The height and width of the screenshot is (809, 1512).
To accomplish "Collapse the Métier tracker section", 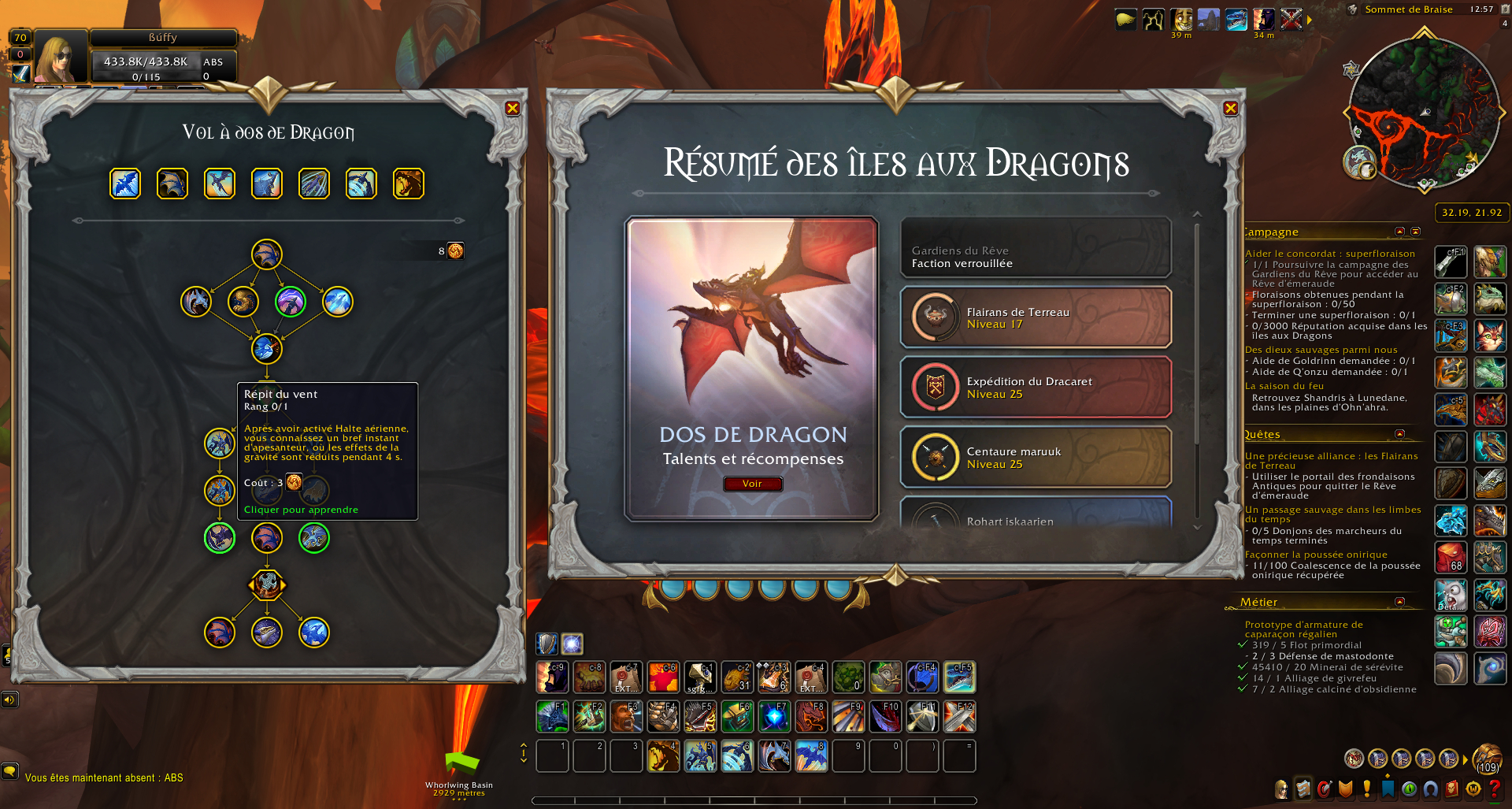I will [1399, 602].
